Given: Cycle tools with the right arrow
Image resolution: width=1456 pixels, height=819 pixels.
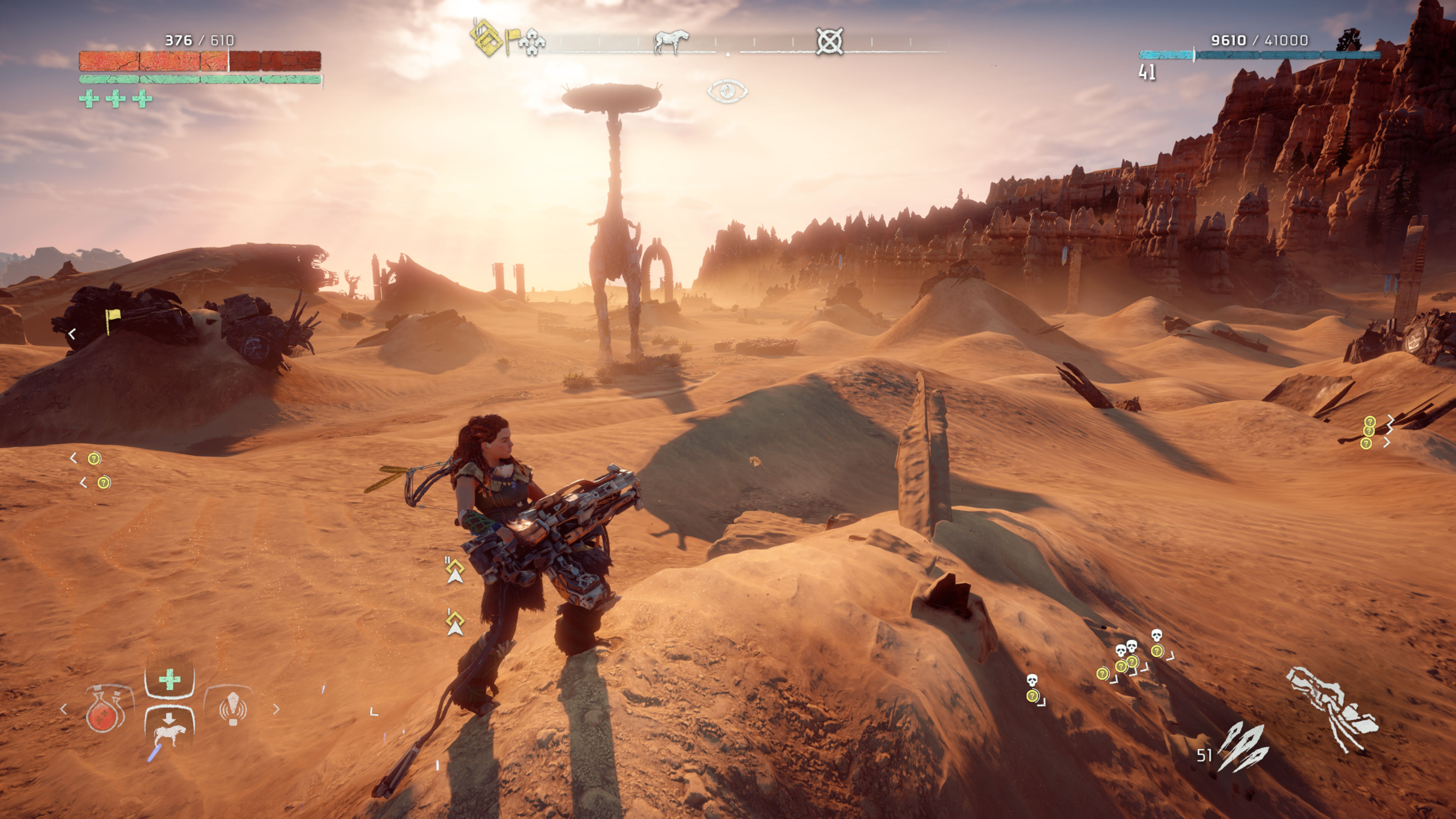Looking at the screenshot, I should point(276,709).
